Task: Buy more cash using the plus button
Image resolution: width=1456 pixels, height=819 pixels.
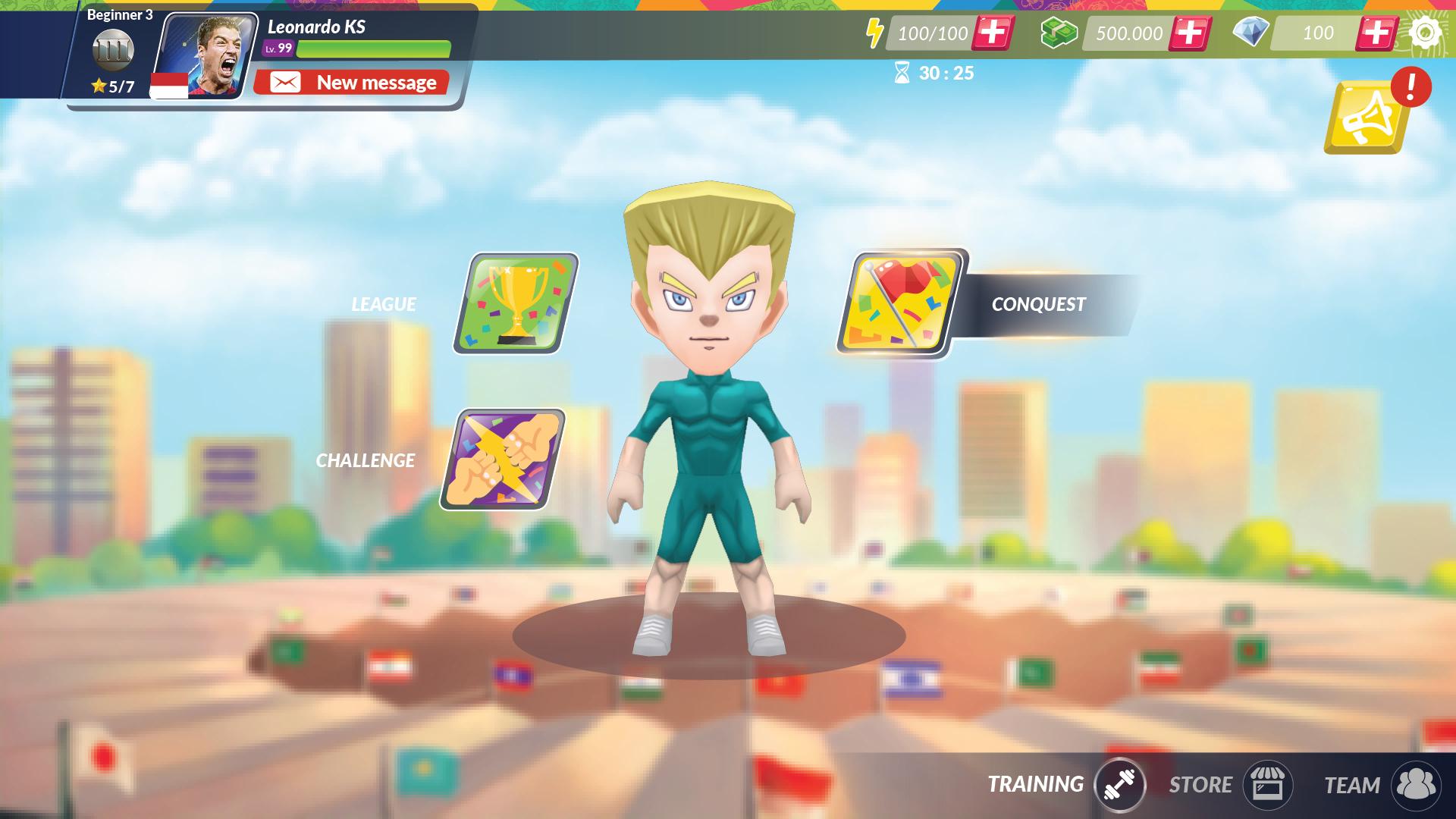Action: click(x=1189, y=33)
